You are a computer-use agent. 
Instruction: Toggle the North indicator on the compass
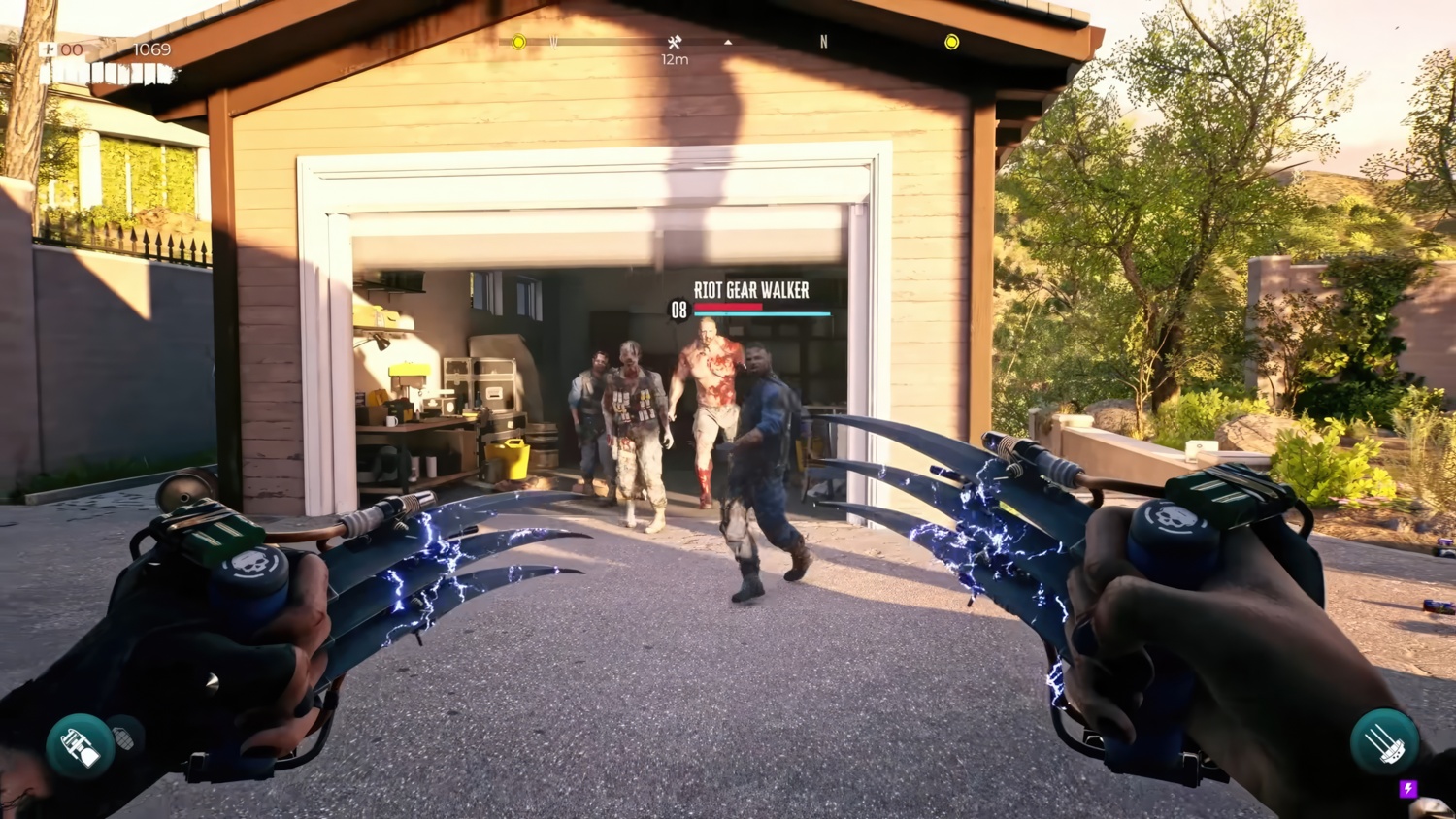[x=823, y=42]
